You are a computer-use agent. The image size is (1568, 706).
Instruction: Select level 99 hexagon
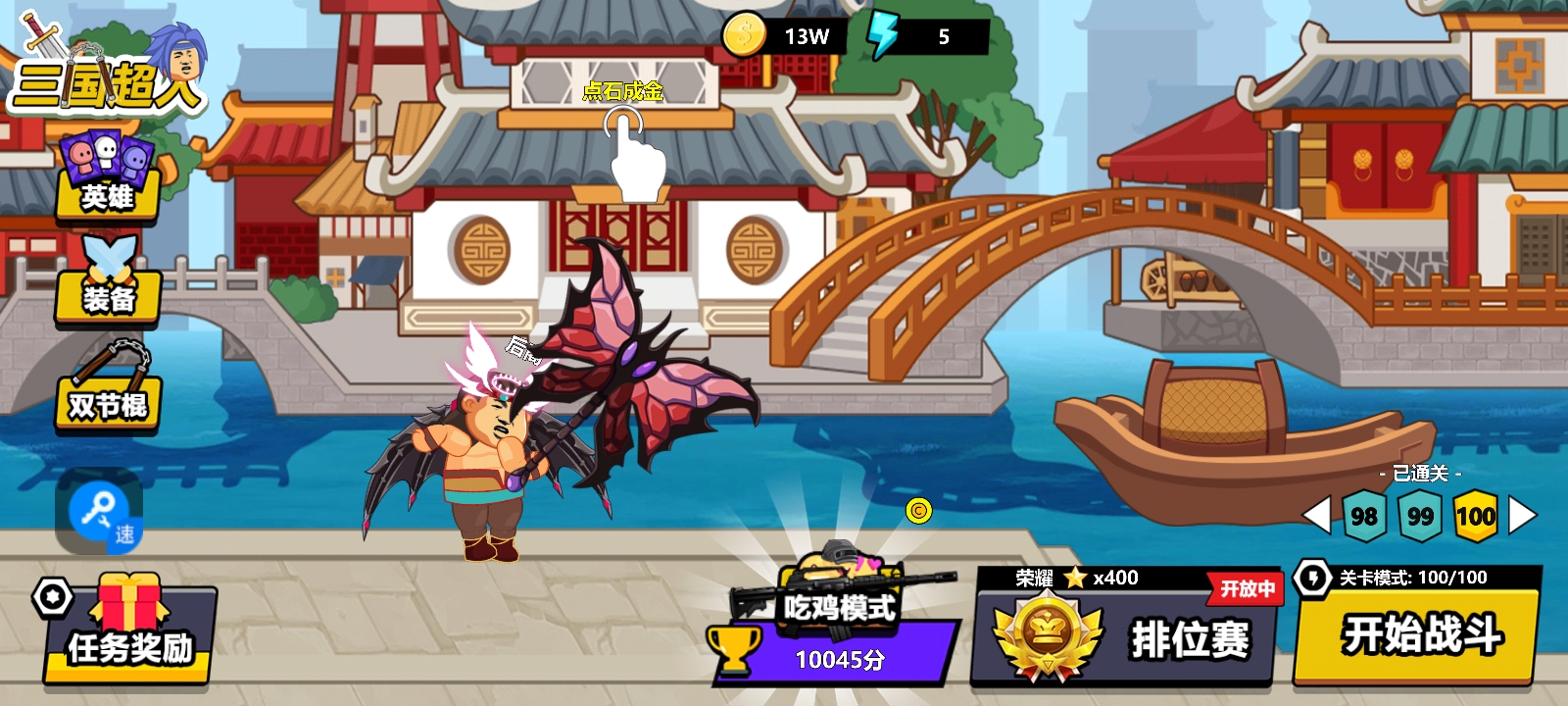[1419, 516]
